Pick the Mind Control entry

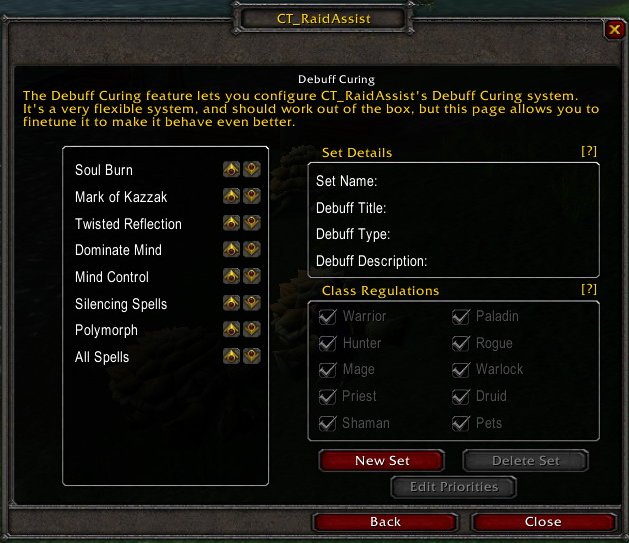112,277
